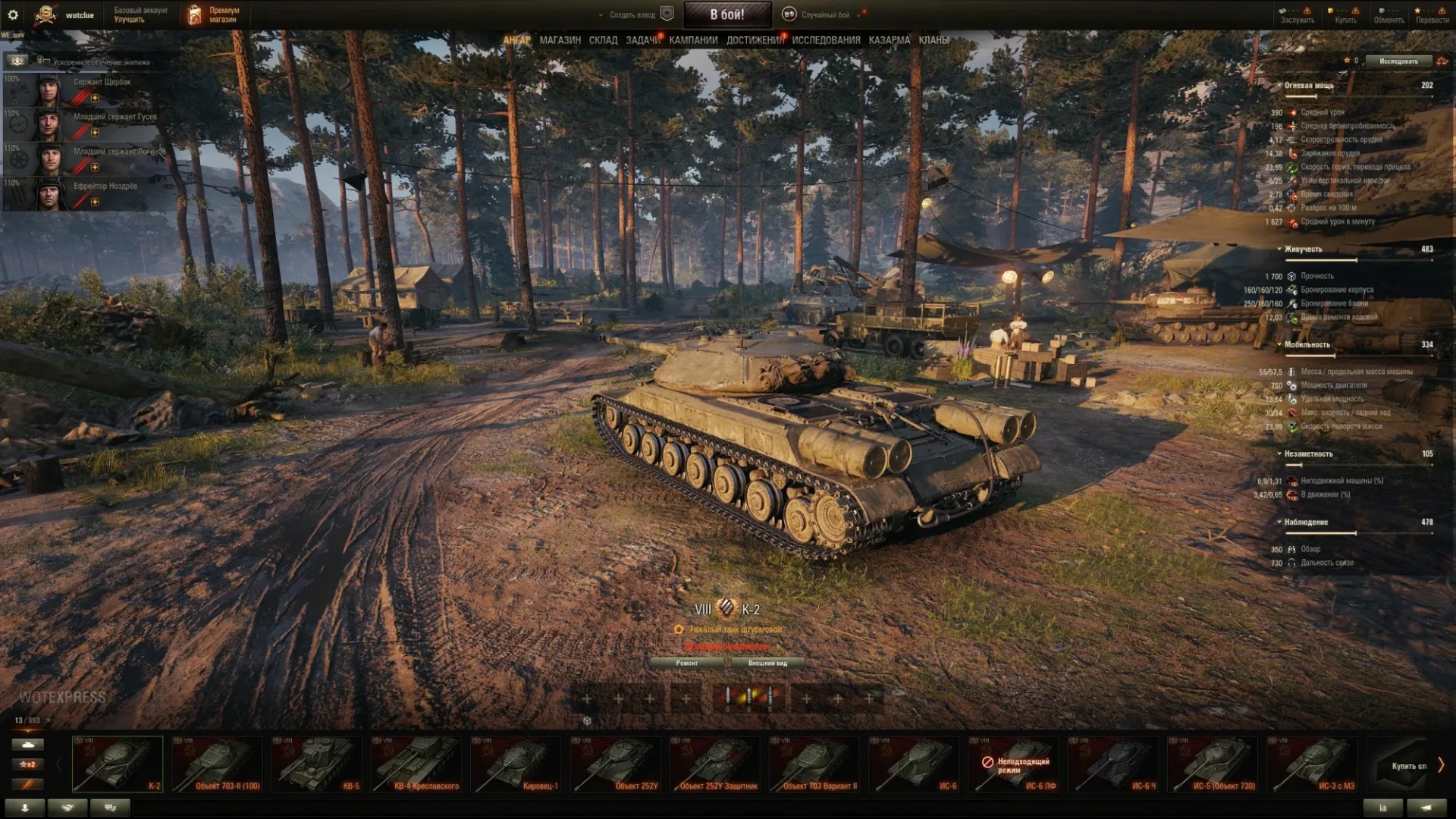Open the ИССЛЕДОВАНИЯ tab
Image resolution: width=1456 pixels, height=819 pixels.
pyautogui.click(x=826, y=40)
